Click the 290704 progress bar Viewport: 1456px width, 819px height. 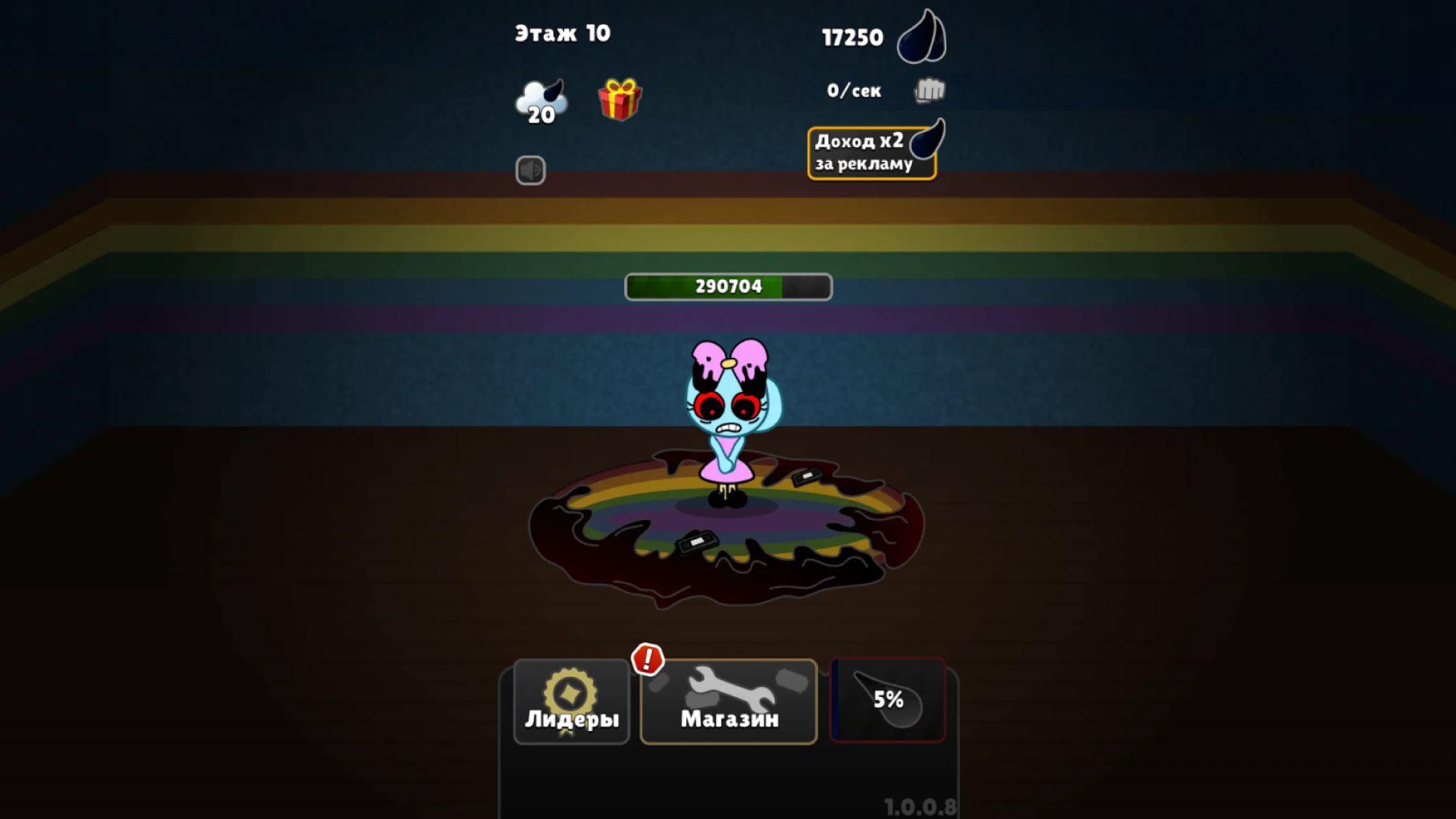click(726, 286)
